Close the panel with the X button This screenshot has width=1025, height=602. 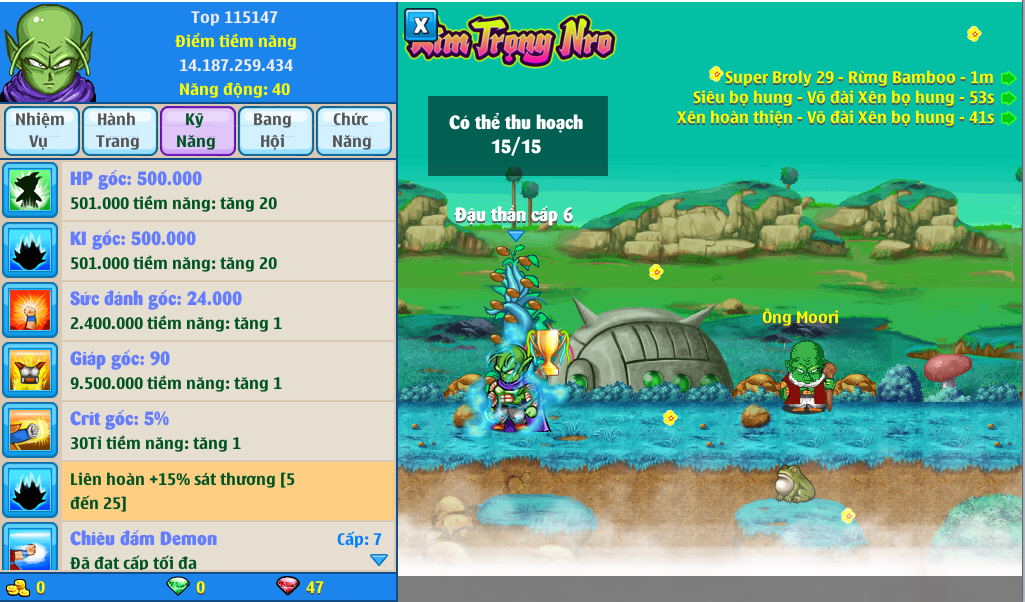pos(421,25)
